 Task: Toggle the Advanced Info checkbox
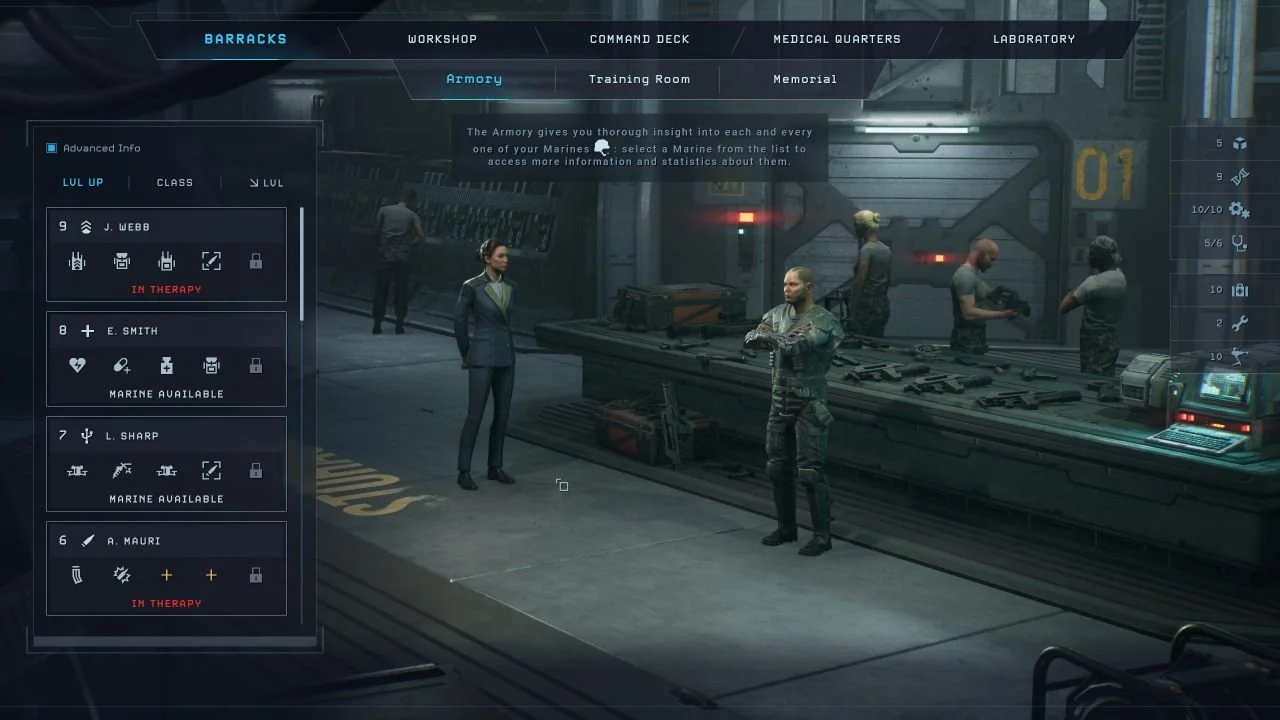click(52, 148)
